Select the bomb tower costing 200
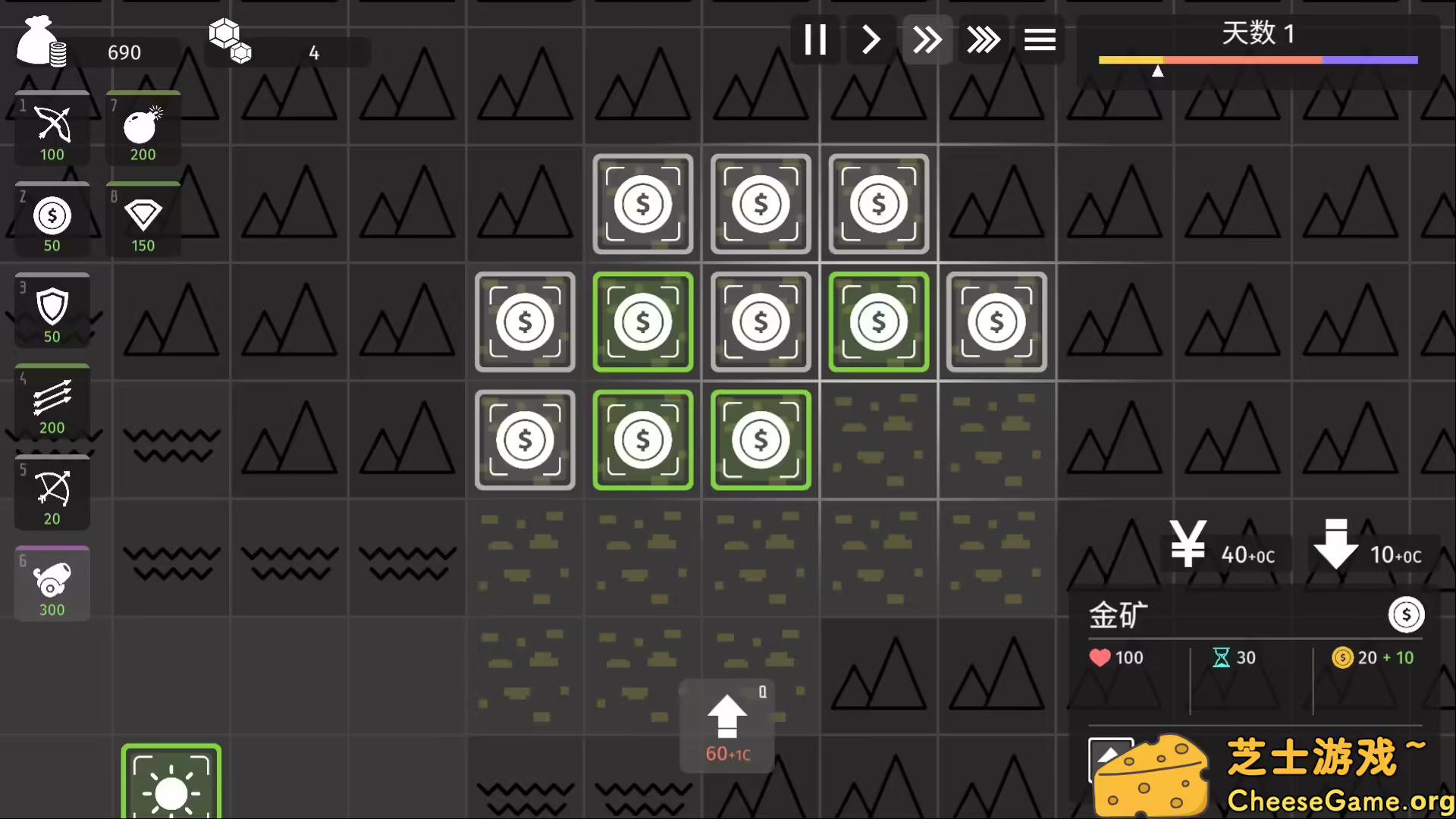 (x=143, y=129)
